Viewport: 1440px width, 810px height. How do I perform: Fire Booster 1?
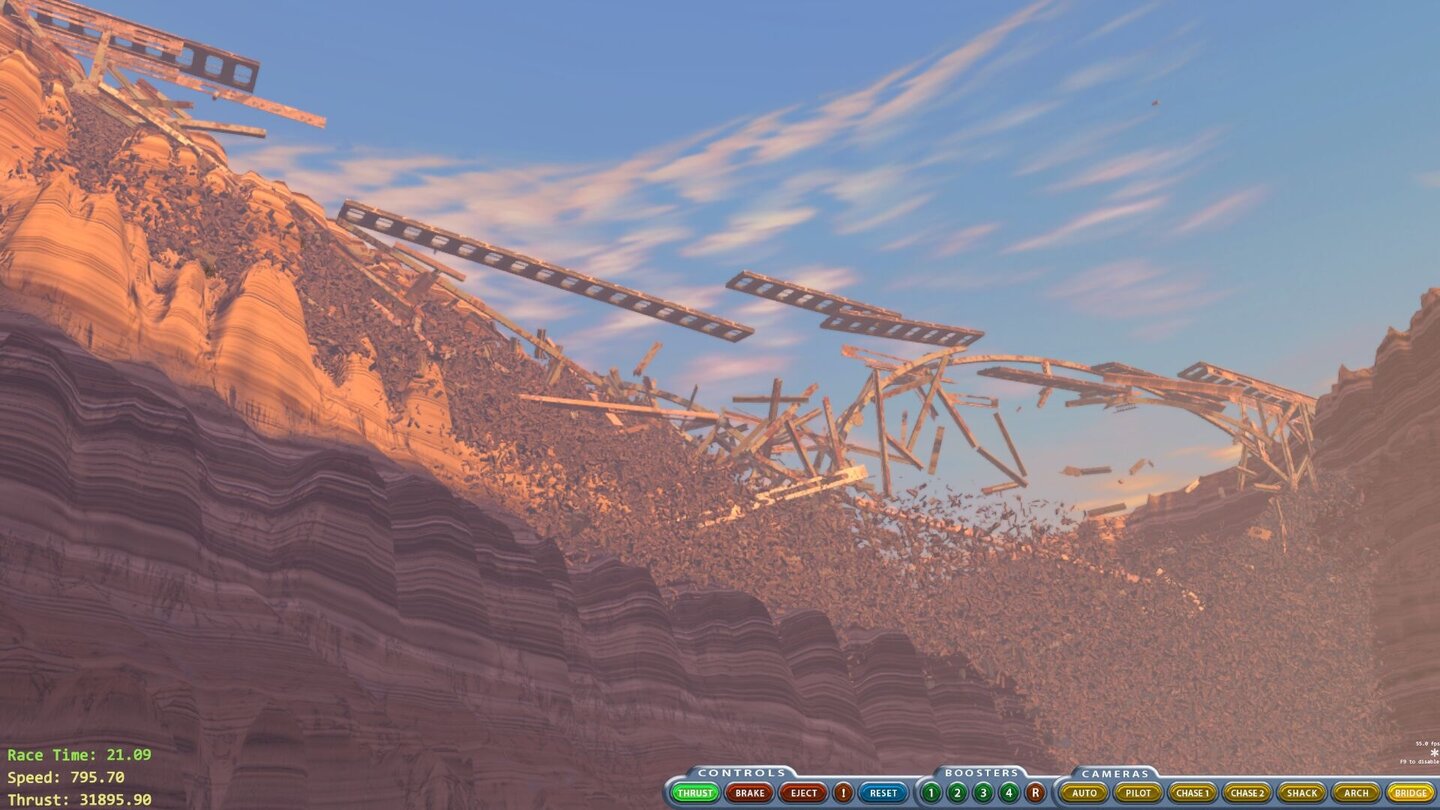point(930,792)
